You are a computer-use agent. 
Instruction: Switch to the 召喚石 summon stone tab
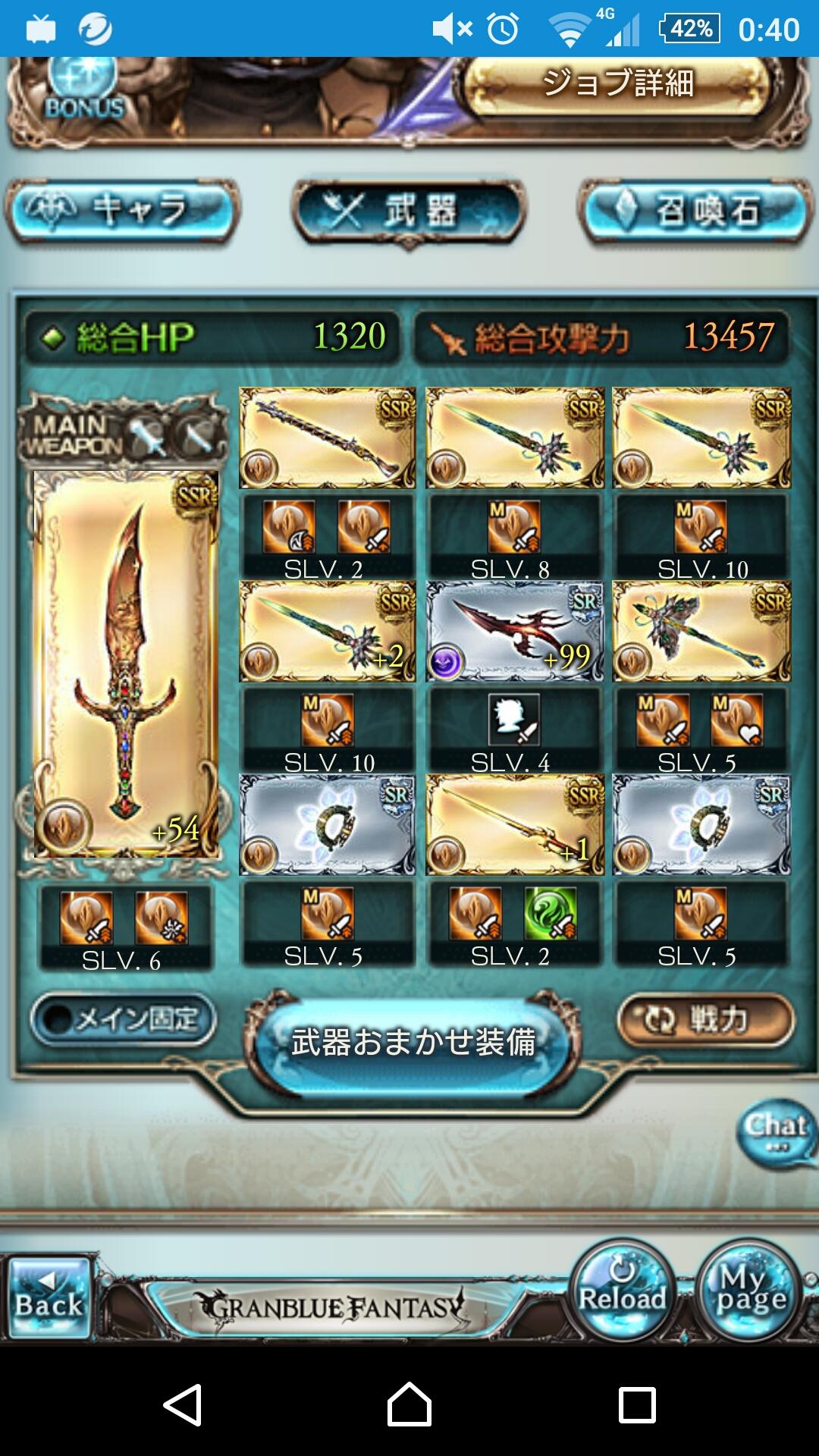click(x=695, y=210)
